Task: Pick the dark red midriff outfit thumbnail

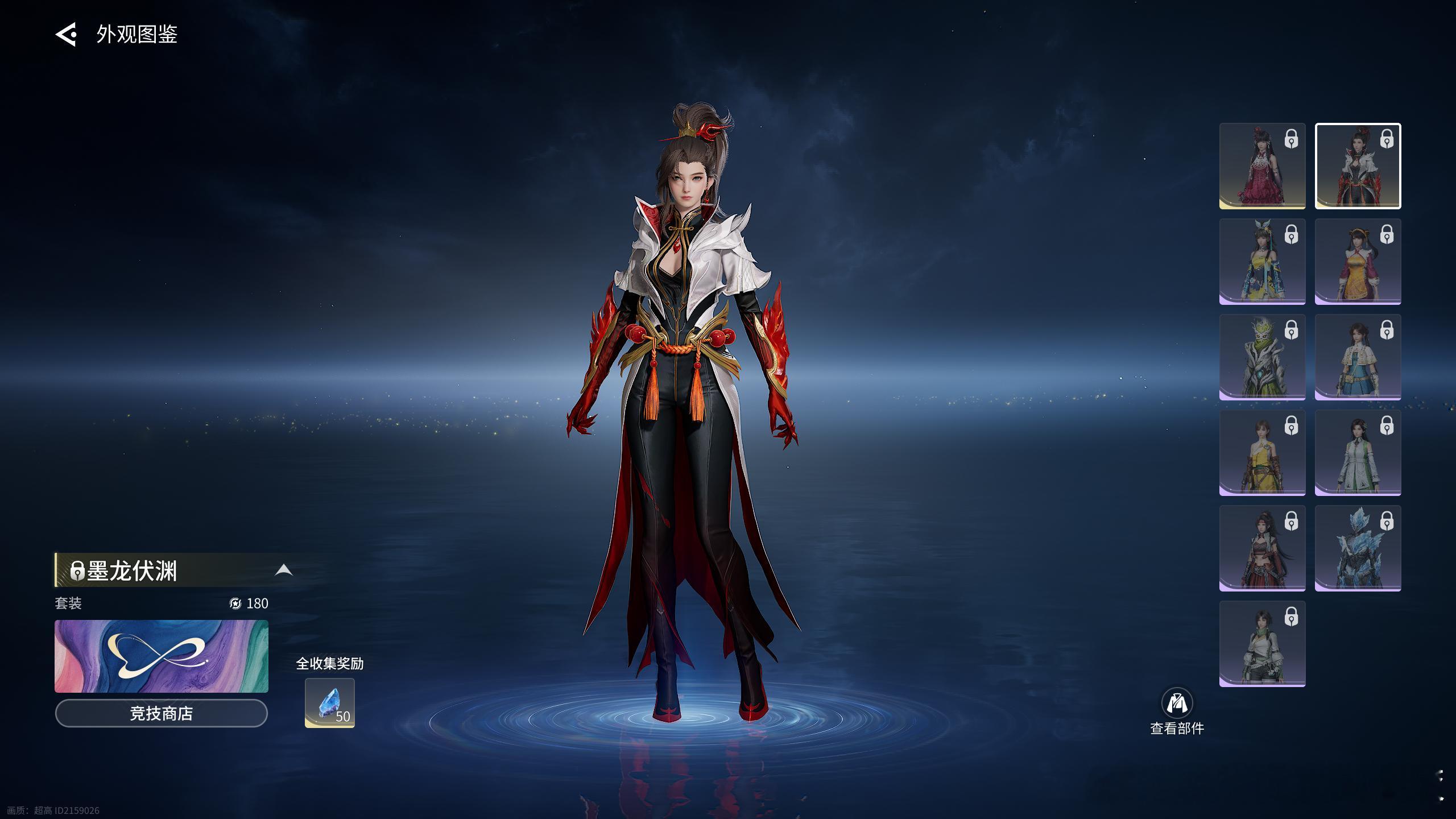Action: tap(1262, 548)
